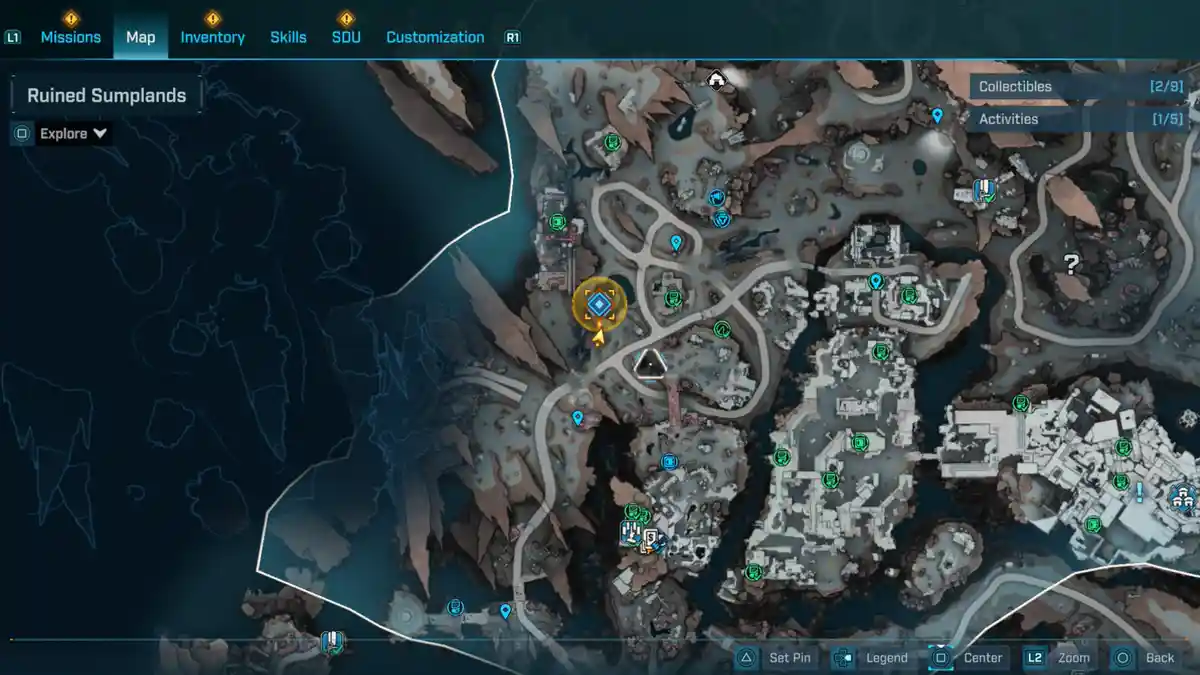
Task: Go to the SDU tab
Action: [346, 37]
